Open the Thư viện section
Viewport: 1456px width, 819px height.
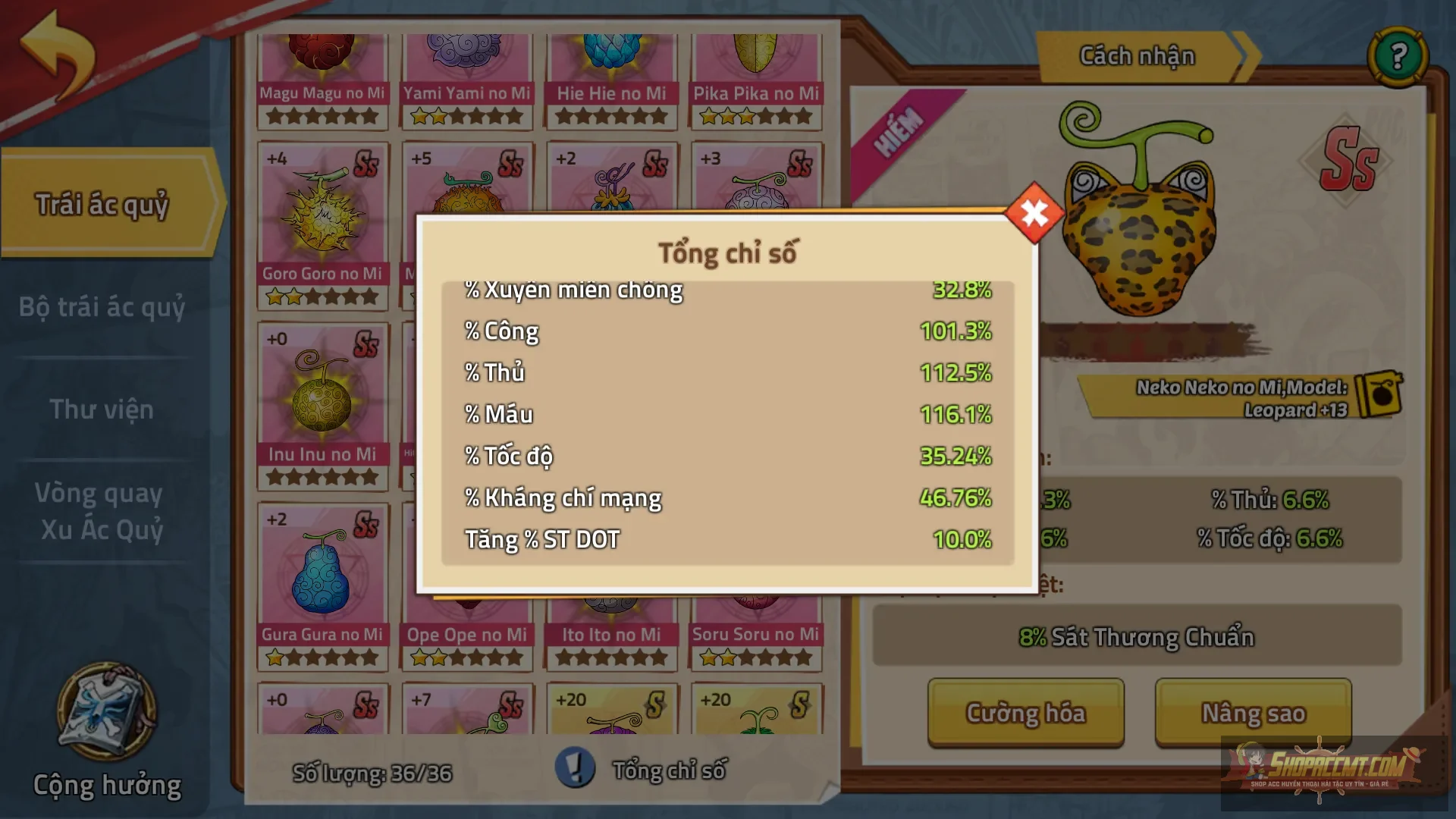(x=102, y=409)
